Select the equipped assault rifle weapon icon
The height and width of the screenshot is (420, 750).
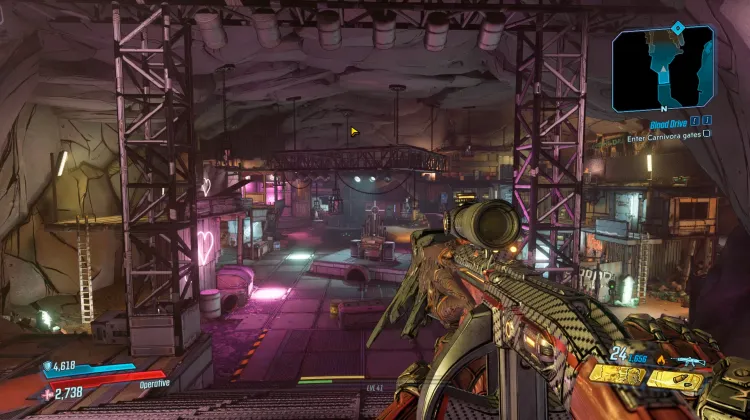[689, 360]
